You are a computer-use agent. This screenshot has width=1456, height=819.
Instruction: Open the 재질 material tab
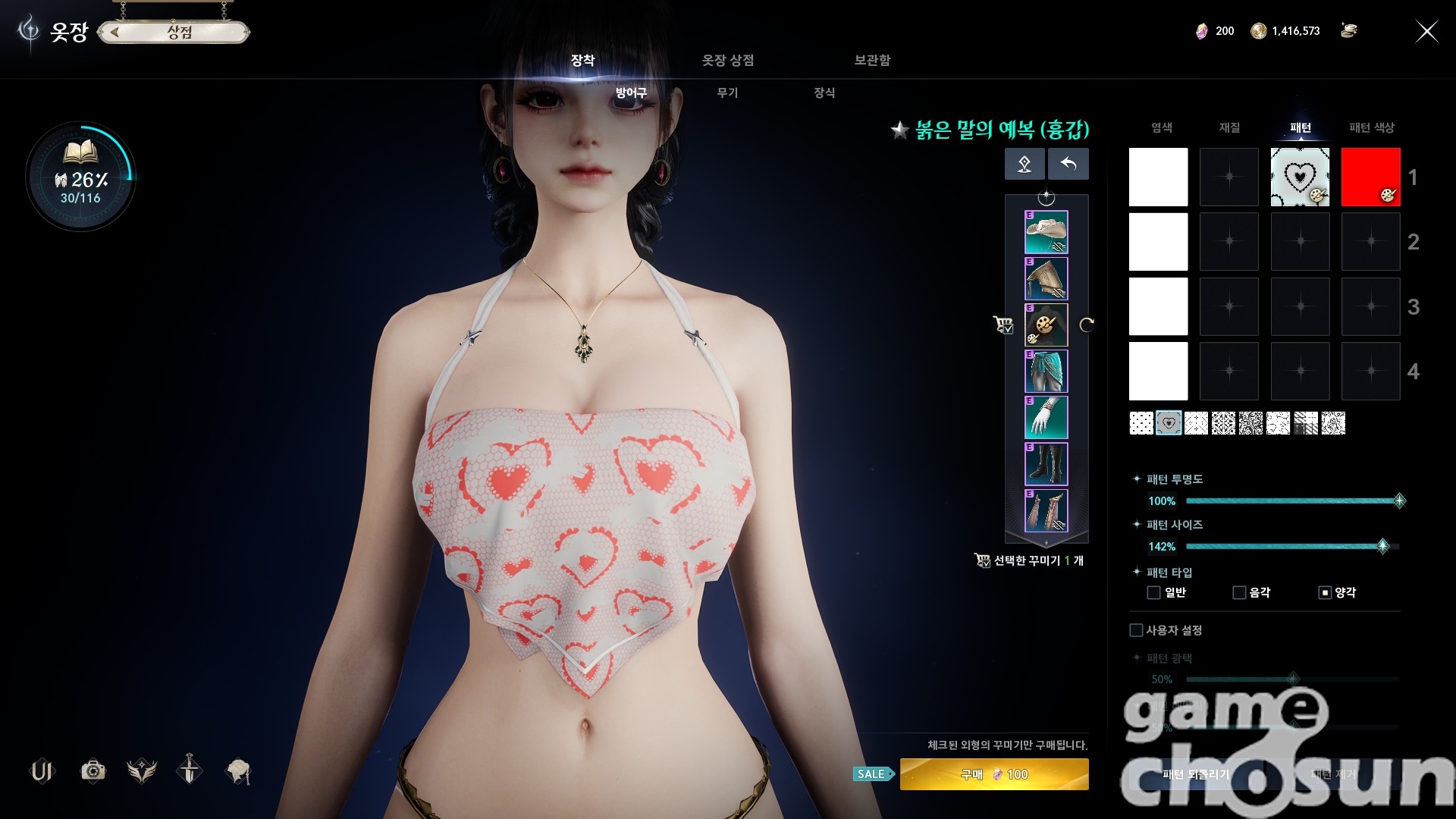(x=1229, y=127)
